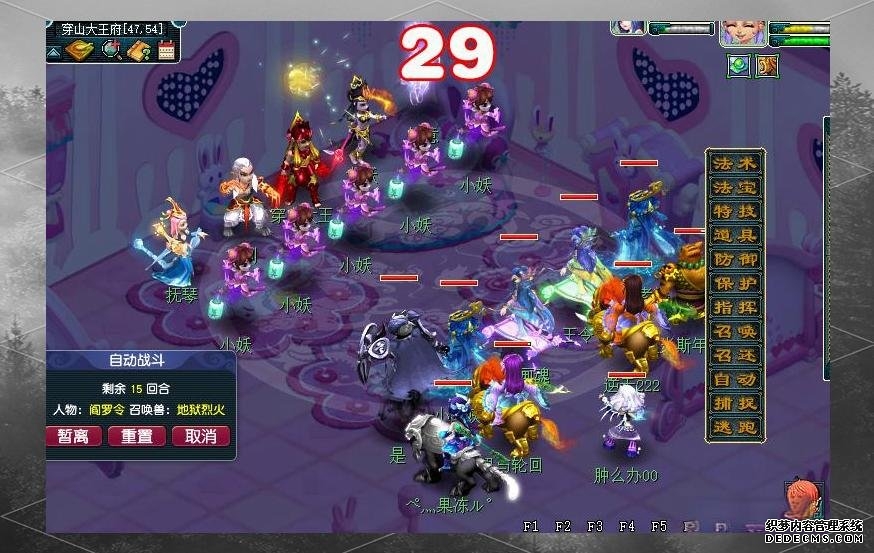The height and width of the screenshot is (553, 874).
Task: Click the pink-haired character portrait
Action: (741, 33)
